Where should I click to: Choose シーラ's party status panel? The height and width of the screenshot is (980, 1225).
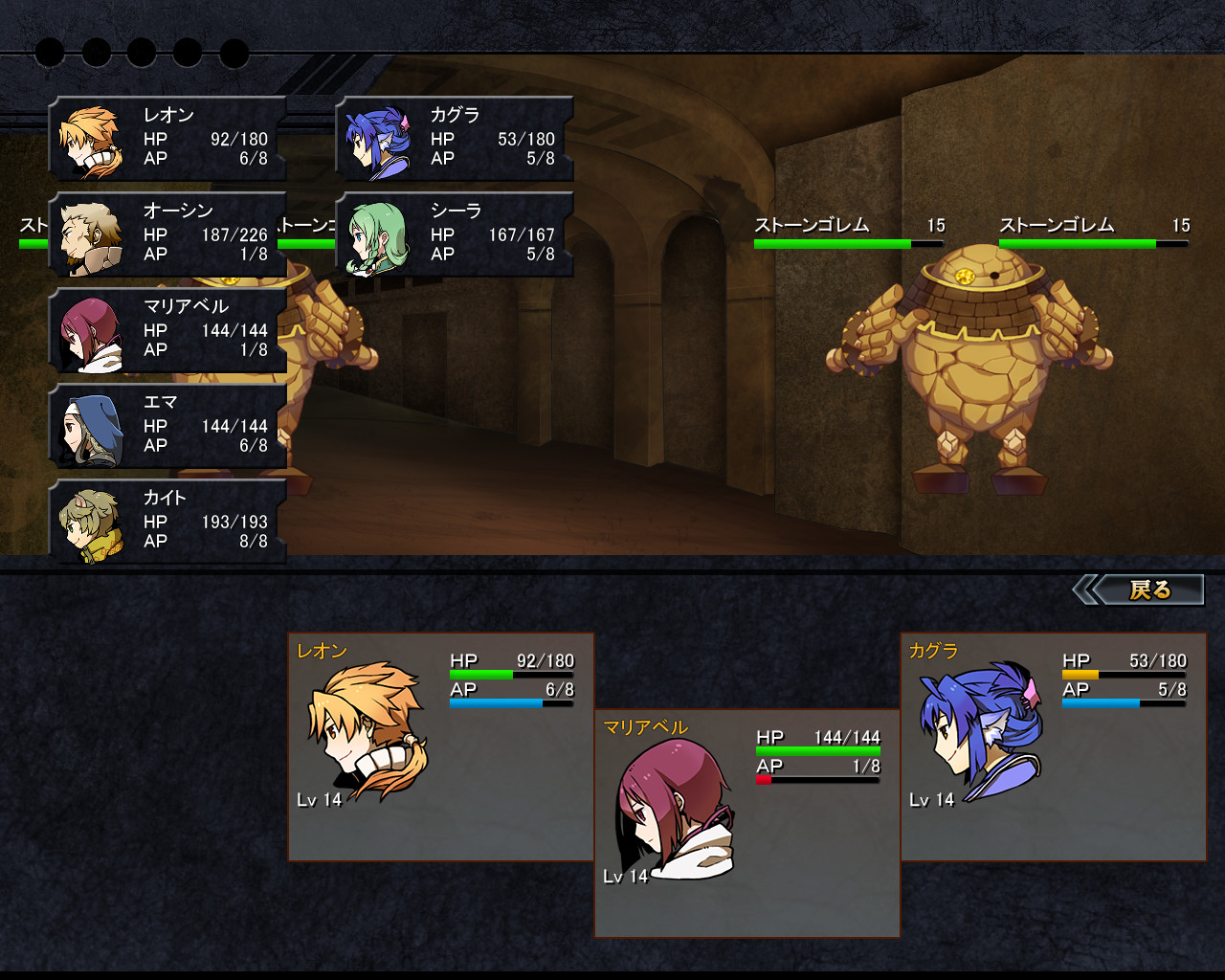[x=456, y=234]
